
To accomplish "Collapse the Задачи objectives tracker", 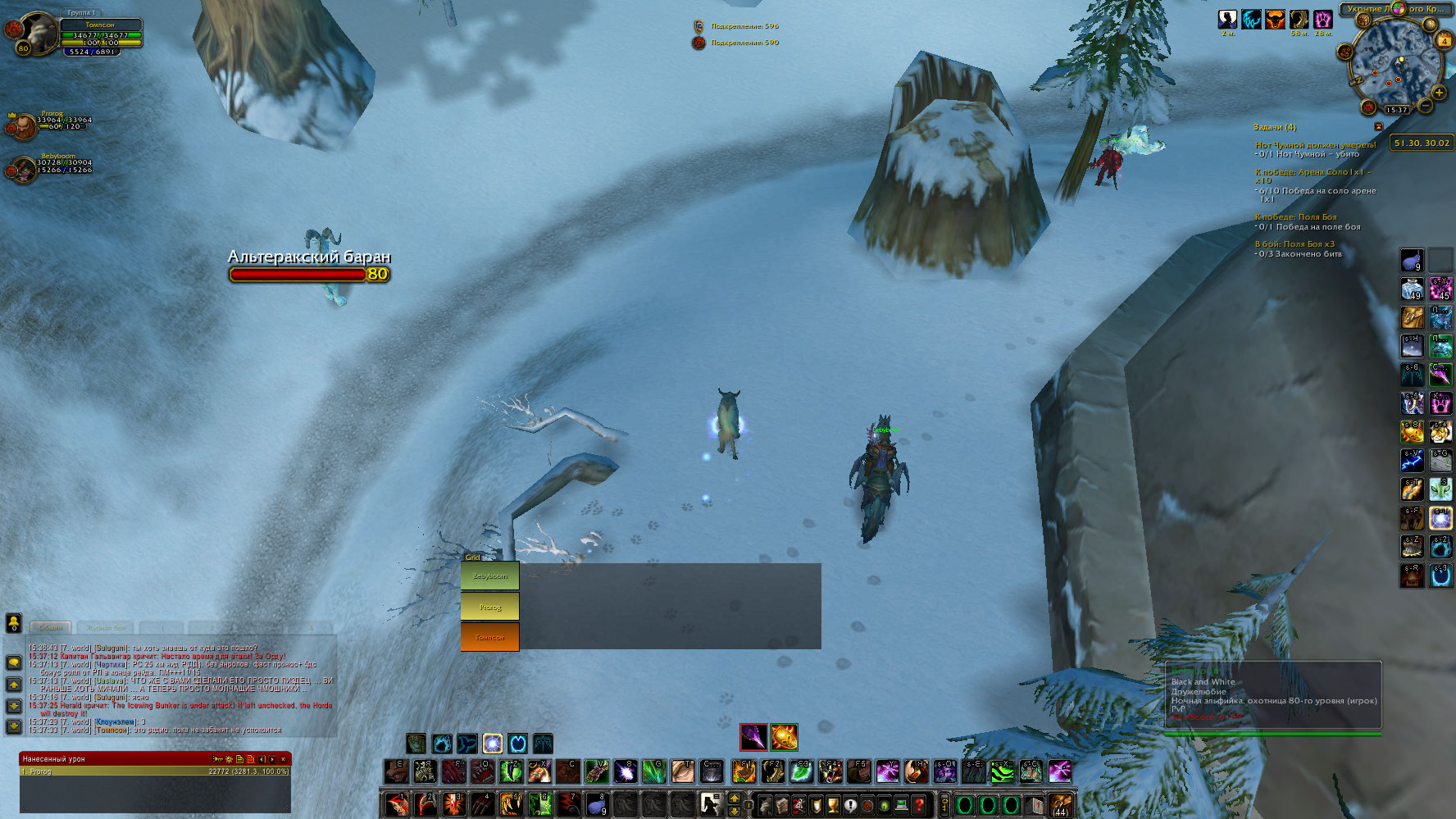I will 1378,127.
